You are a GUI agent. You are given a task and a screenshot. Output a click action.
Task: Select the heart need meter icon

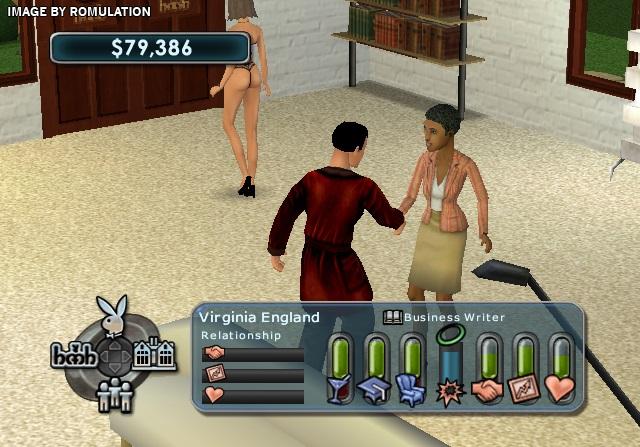click(561, 390)
